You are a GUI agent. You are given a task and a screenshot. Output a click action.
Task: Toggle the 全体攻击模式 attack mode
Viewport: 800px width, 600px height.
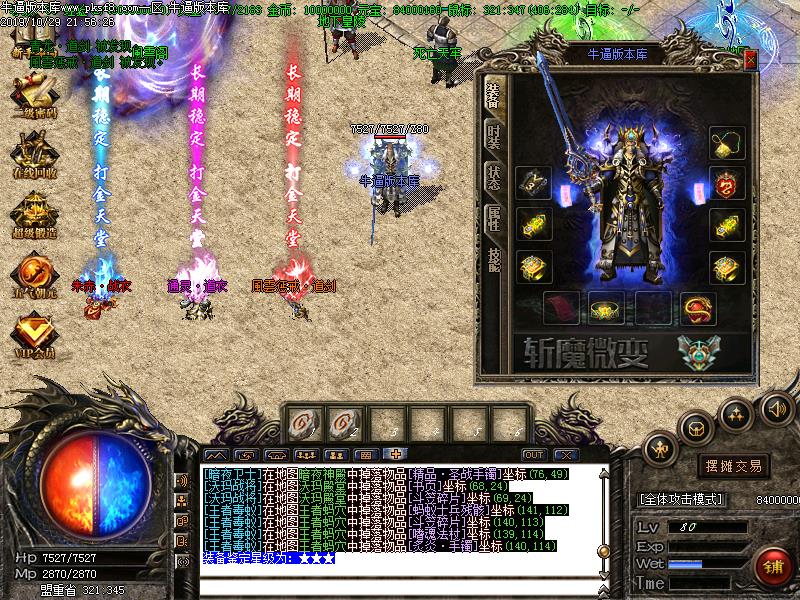click(x=681, y=498)
